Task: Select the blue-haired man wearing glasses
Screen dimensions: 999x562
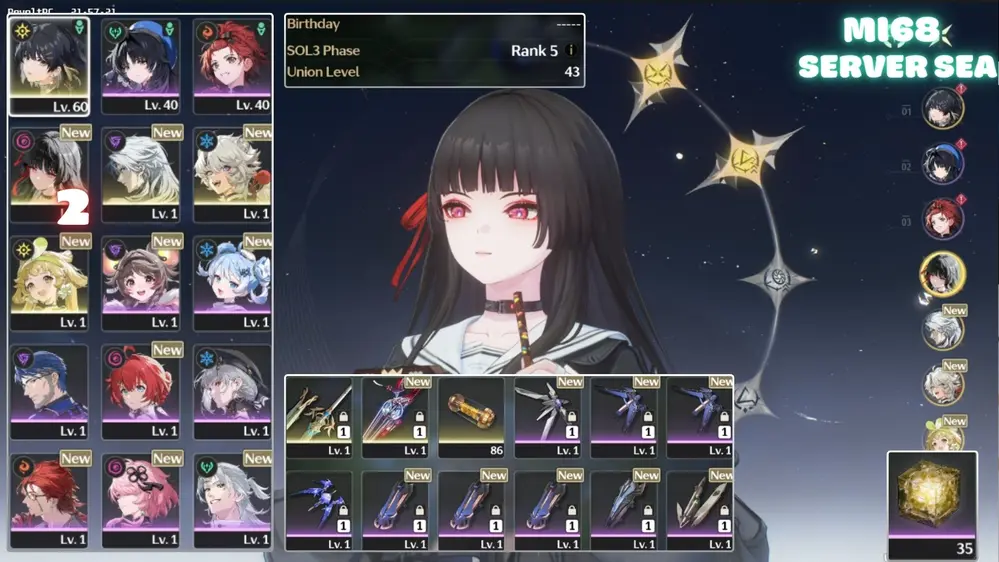Action: [49, 393]
